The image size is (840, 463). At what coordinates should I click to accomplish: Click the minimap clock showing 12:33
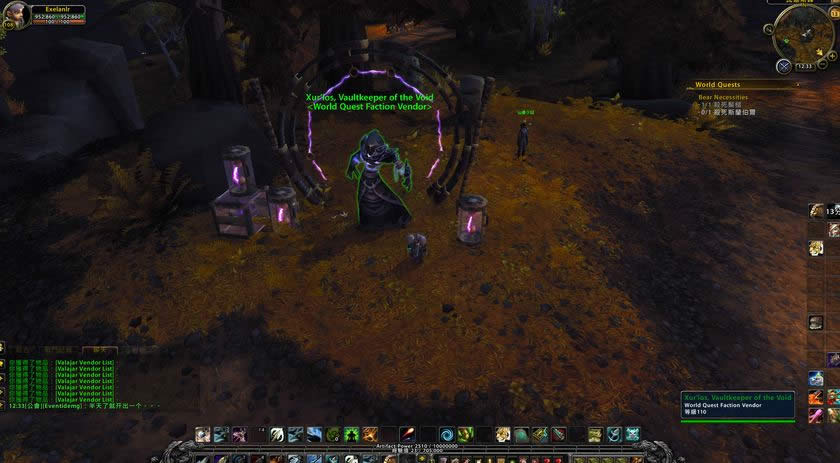(x=803, y=67)
